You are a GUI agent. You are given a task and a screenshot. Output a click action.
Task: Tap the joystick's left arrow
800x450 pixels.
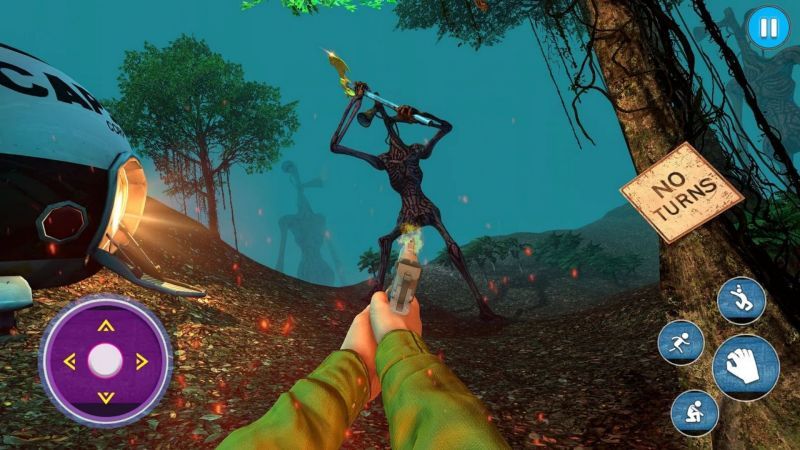tap(69, 361)
